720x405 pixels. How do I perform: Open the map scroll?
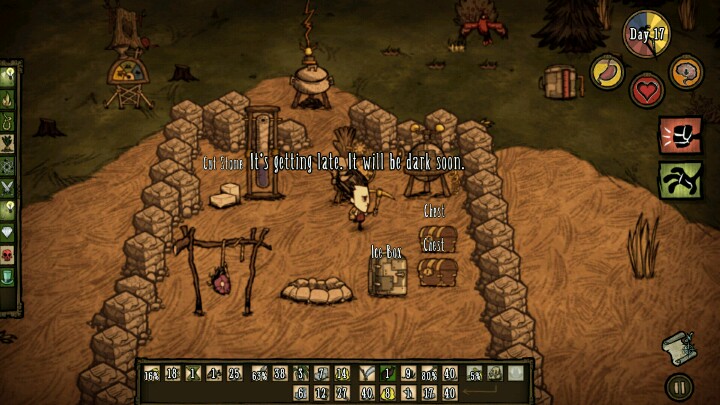click(x=677, y=347)
